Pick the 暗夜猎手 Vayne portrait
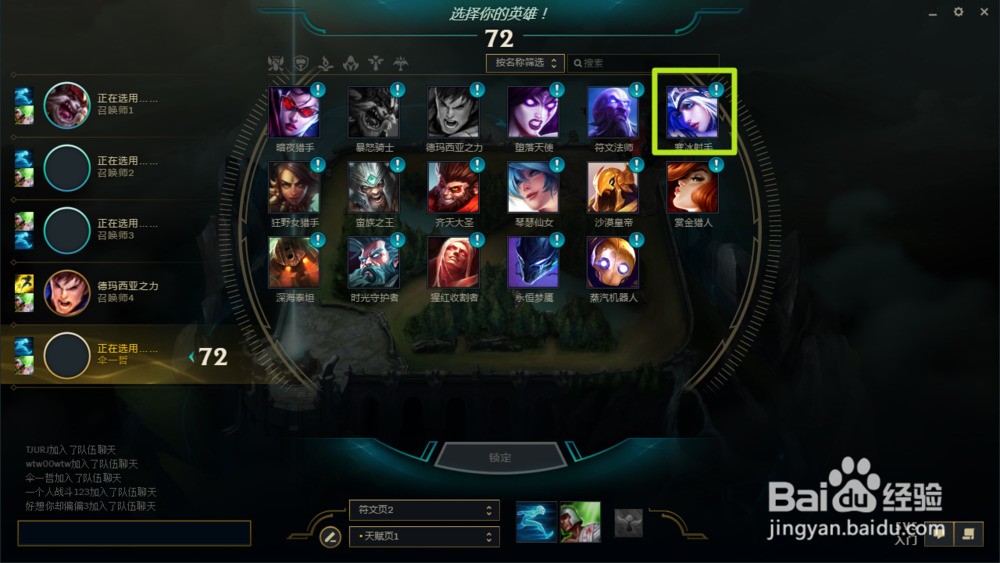Screen dimensions: 1000x563 click(x=294, y=112)
